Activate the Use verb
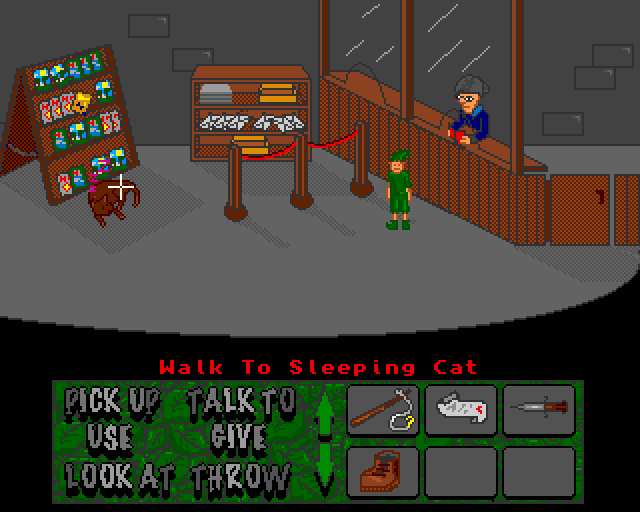 click(110, 438)
